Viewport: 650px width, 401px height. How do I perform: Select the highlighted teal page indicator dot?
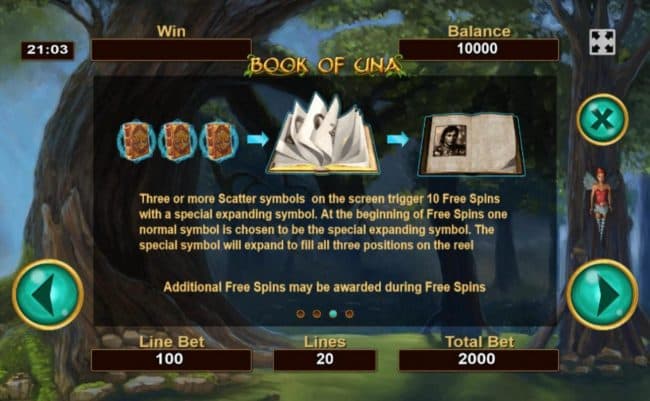tap(333, 314)
